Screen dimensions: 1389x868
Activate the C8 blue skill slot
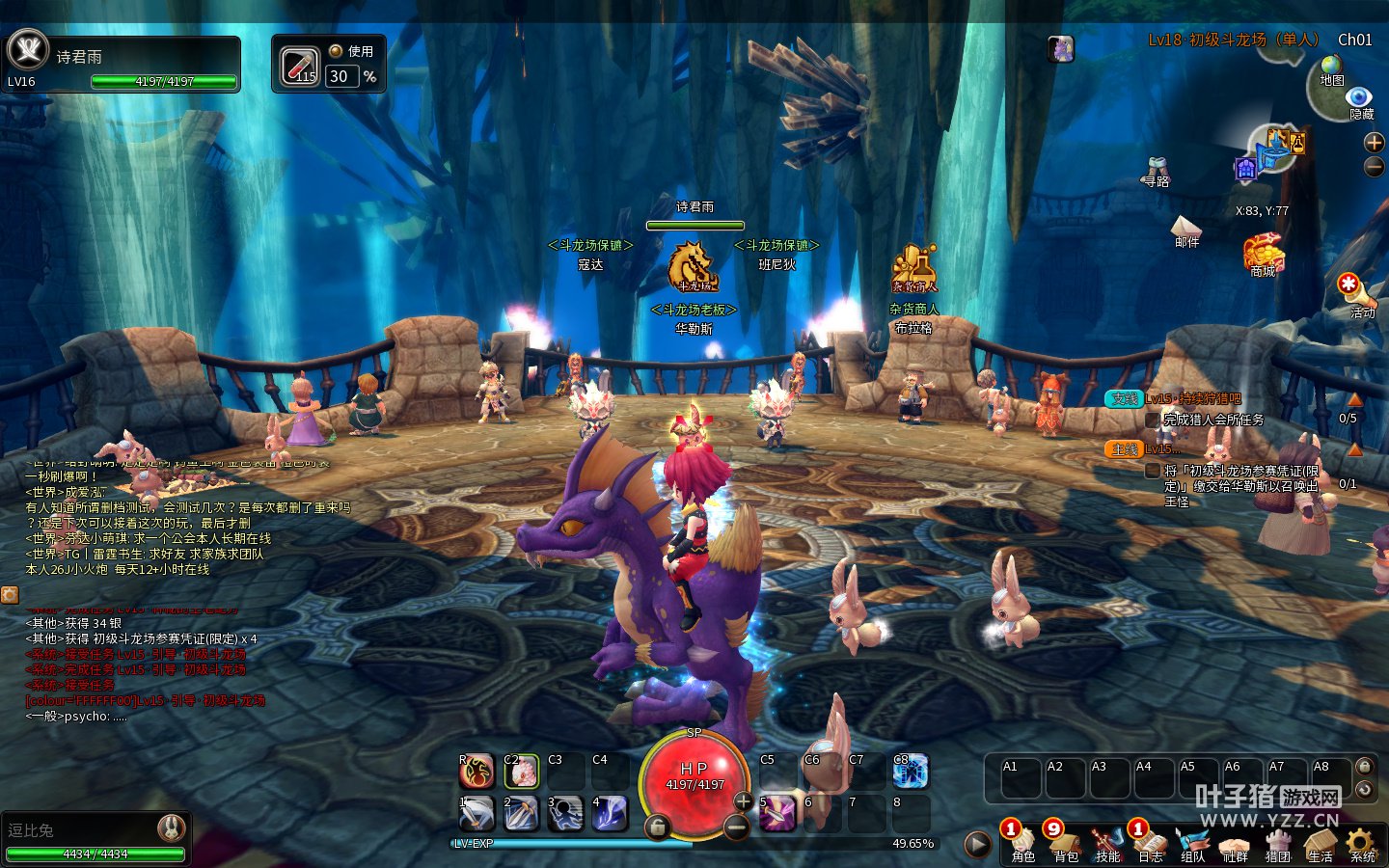pos(910,772)
